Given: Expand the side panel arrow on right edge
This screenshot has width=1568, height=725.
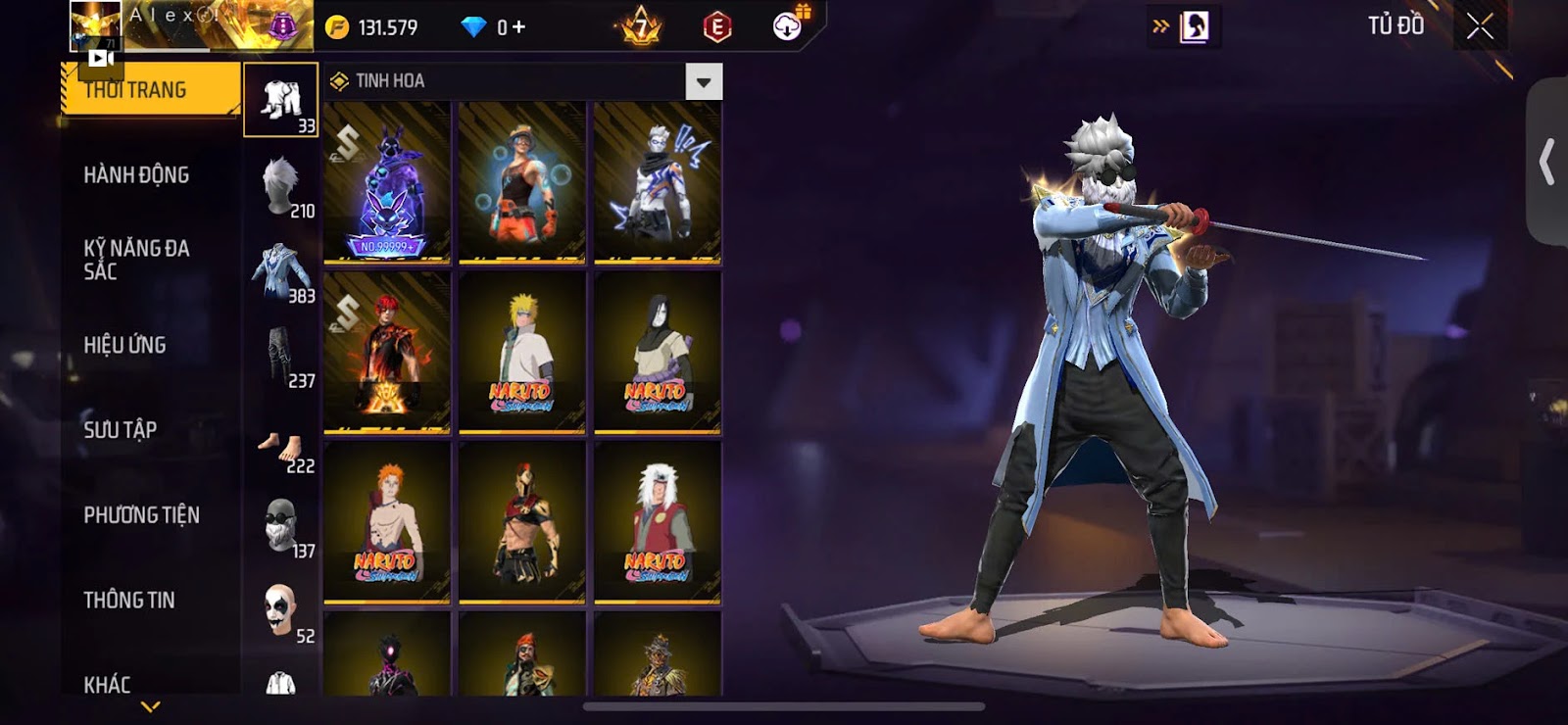Looking at the screenshot, I should coord(1547,162).
